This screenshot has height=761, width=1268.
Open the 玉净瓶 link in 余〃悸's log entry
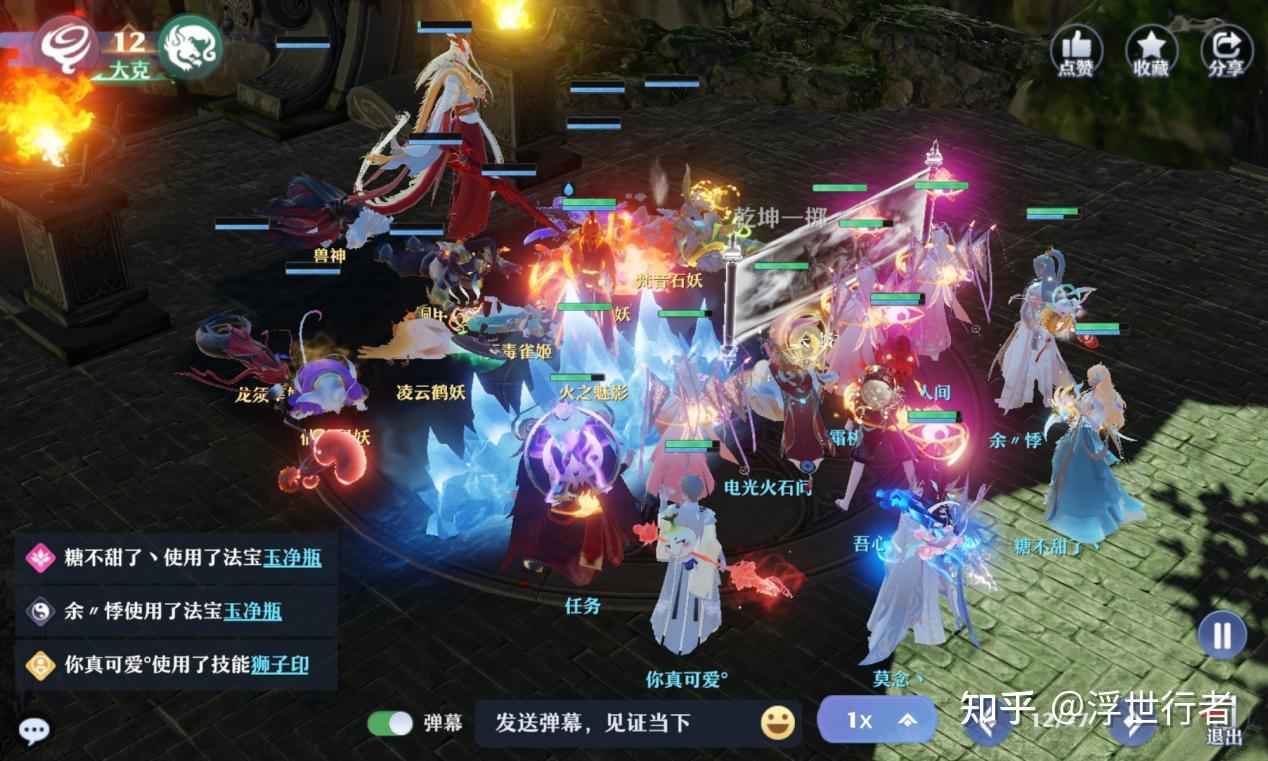[252, 611]
